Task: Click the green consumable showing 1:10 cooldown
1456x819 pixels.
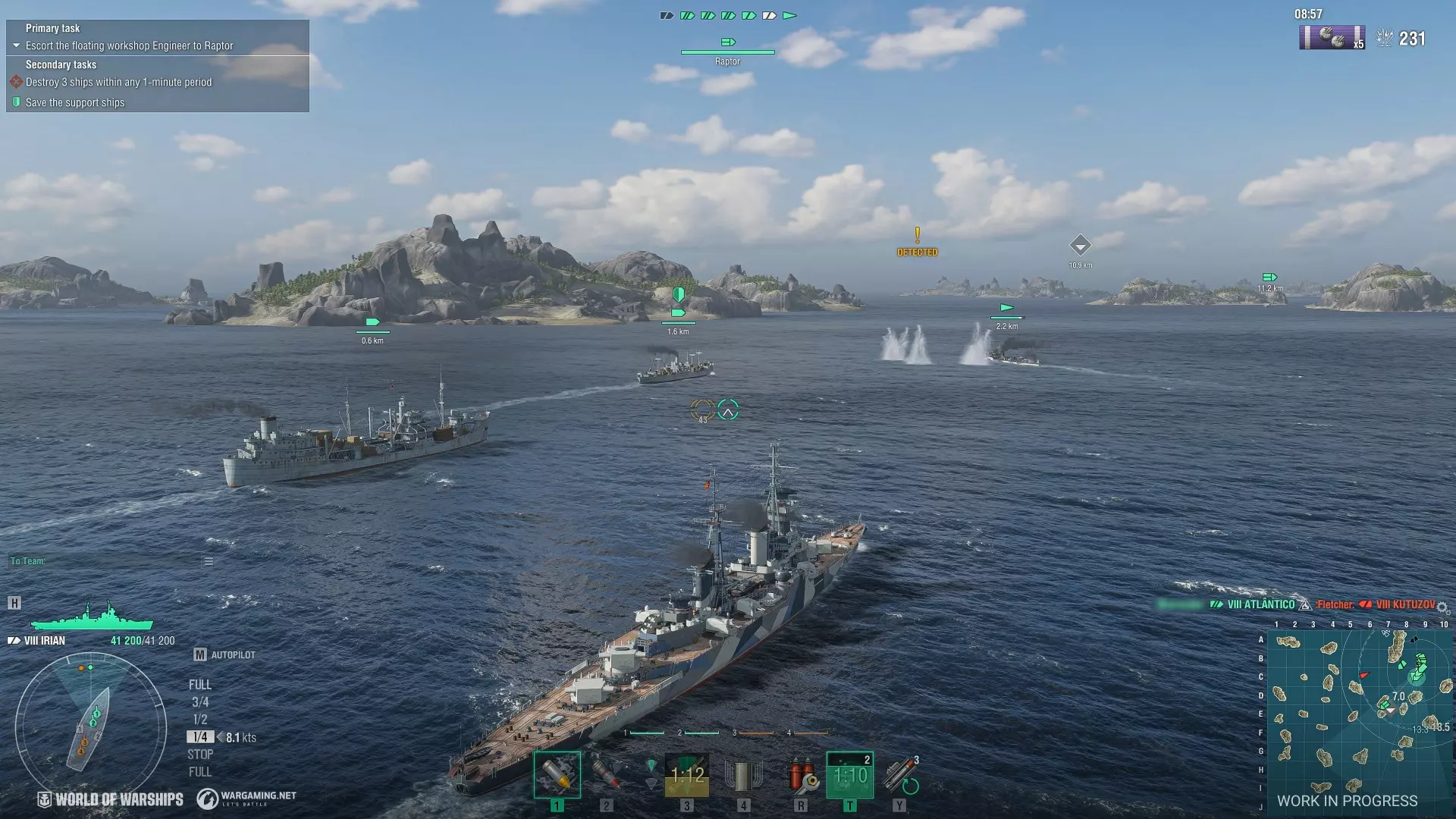Action: (849, 775)
